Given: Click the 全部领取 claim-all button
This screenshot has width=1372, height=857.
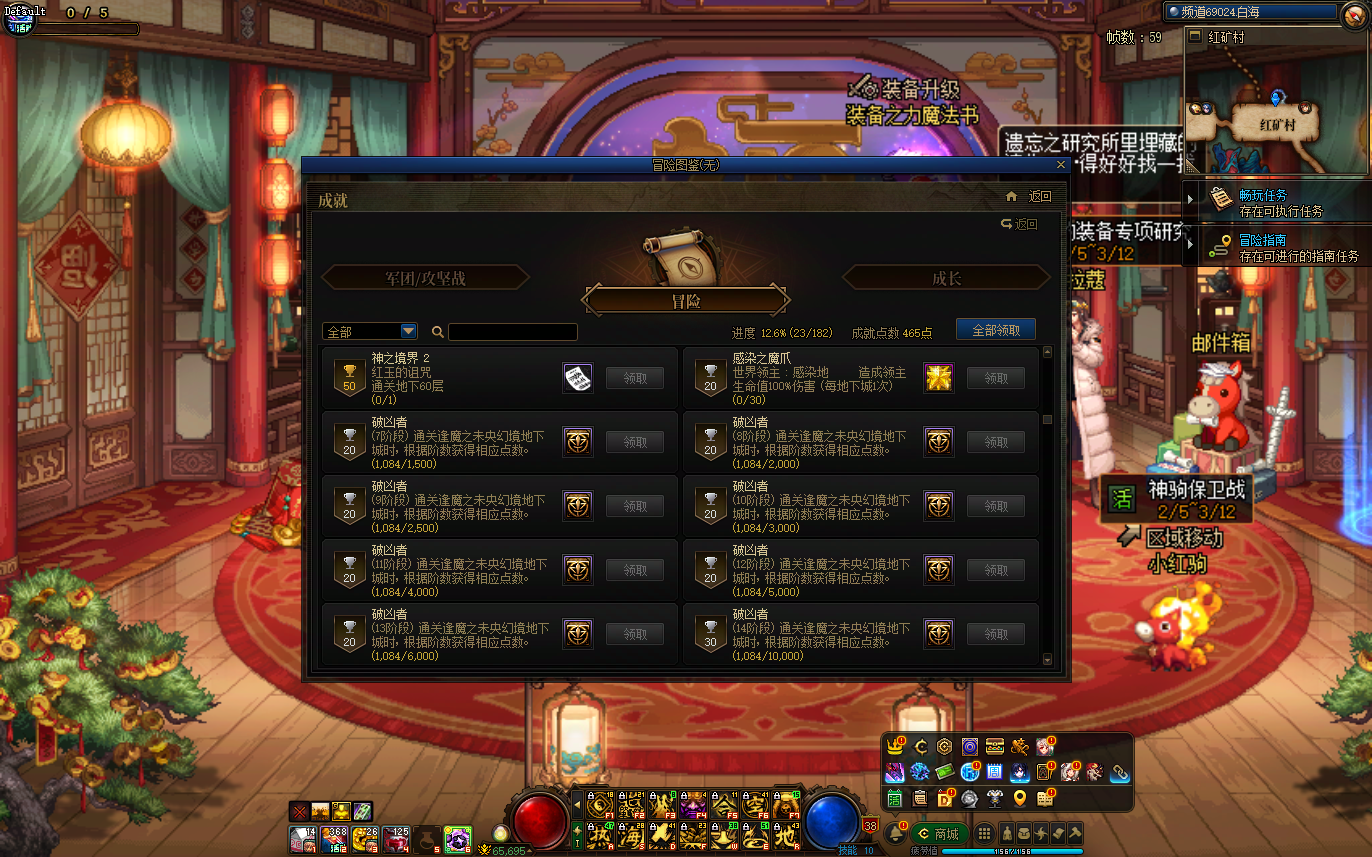Looking at the screenshot, I should (x=995, y=330).
